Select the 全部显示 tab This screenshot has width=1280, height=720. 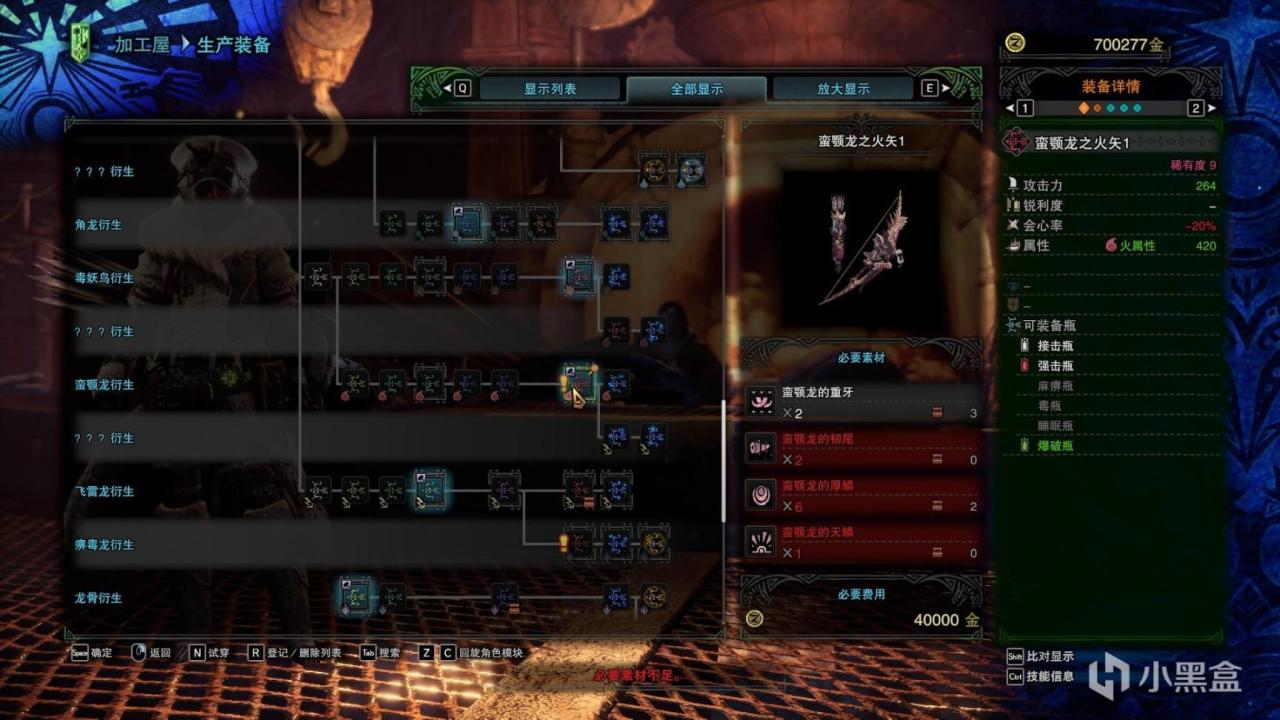(696, 88)
